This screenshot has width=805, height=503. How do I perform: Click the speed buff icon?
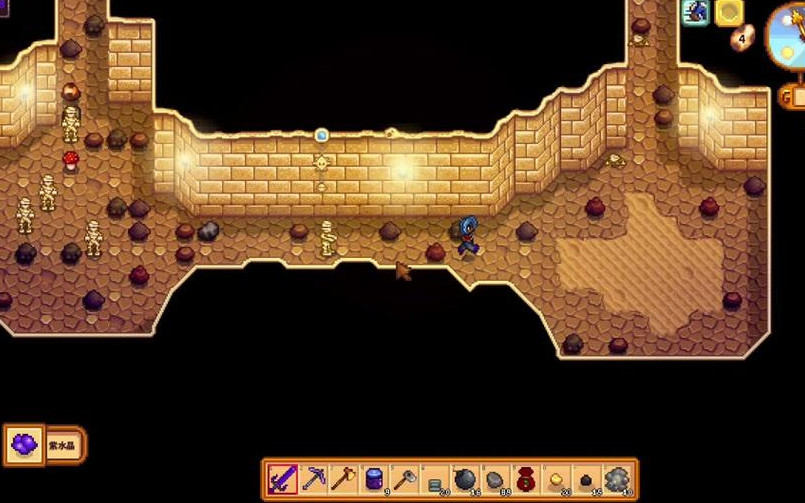coord(696,12)
